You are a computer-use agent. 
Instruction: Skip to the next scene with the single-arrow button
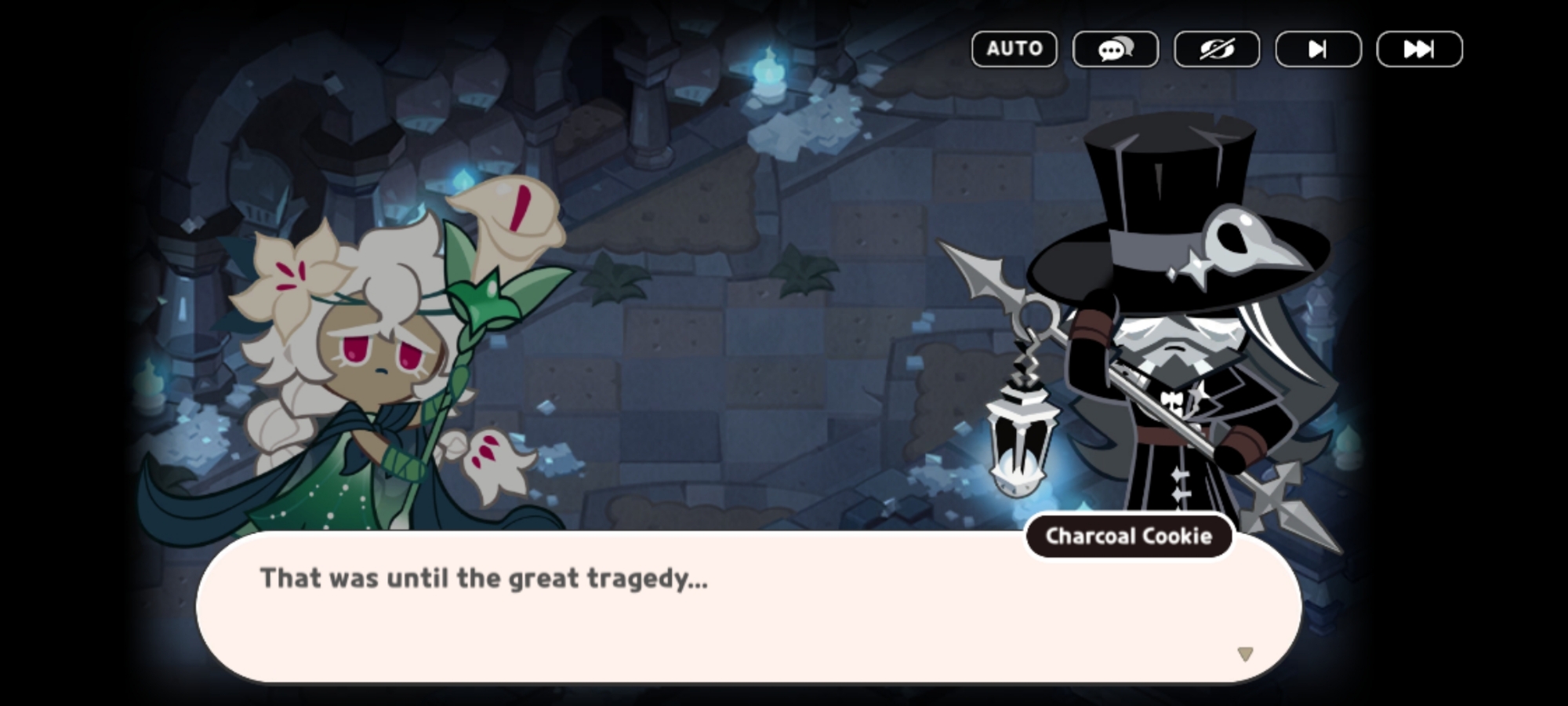[1318, 49]
